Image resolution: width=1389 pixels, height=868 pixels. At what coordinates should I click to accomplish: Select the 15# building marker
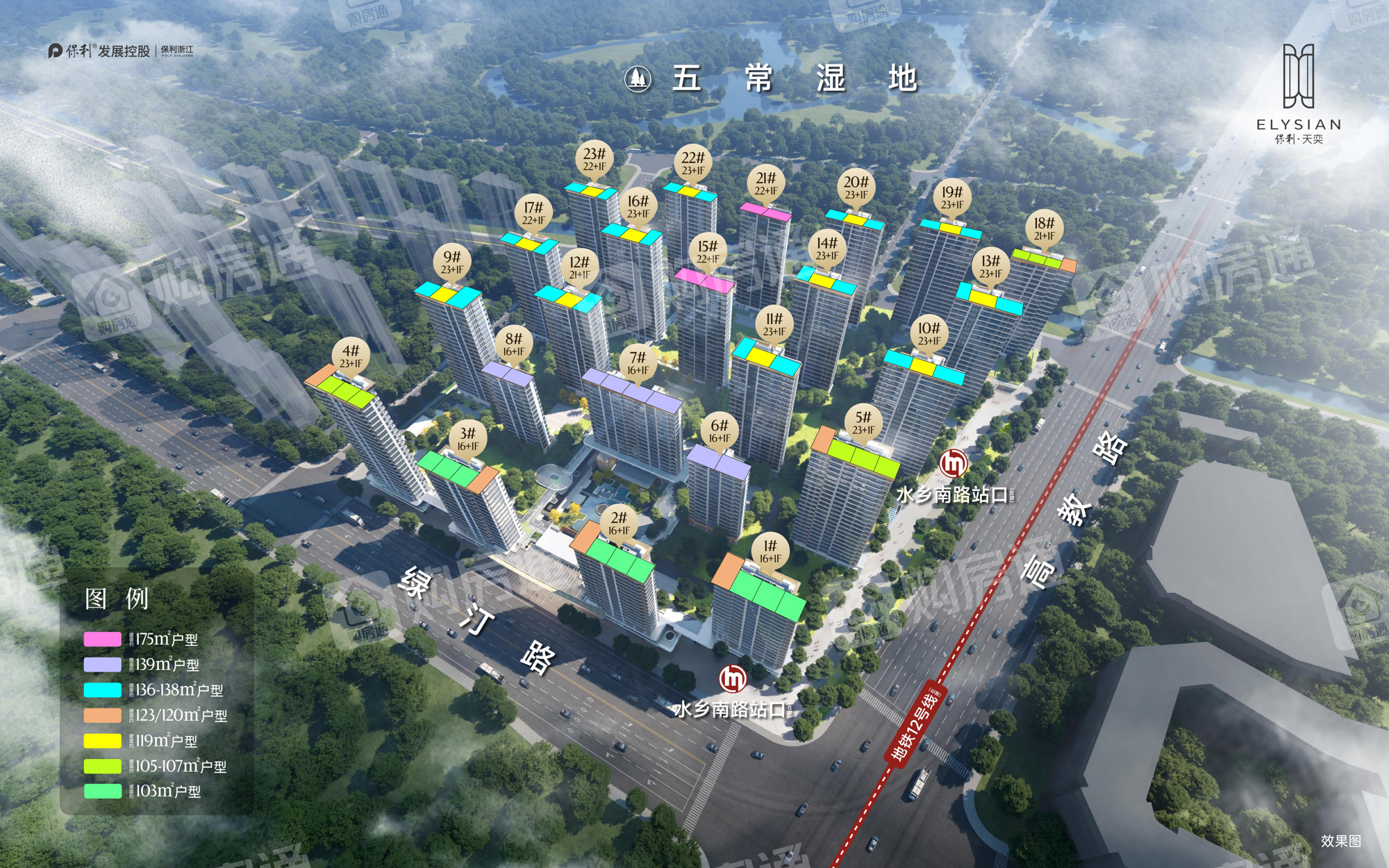(x=708, y=252)
